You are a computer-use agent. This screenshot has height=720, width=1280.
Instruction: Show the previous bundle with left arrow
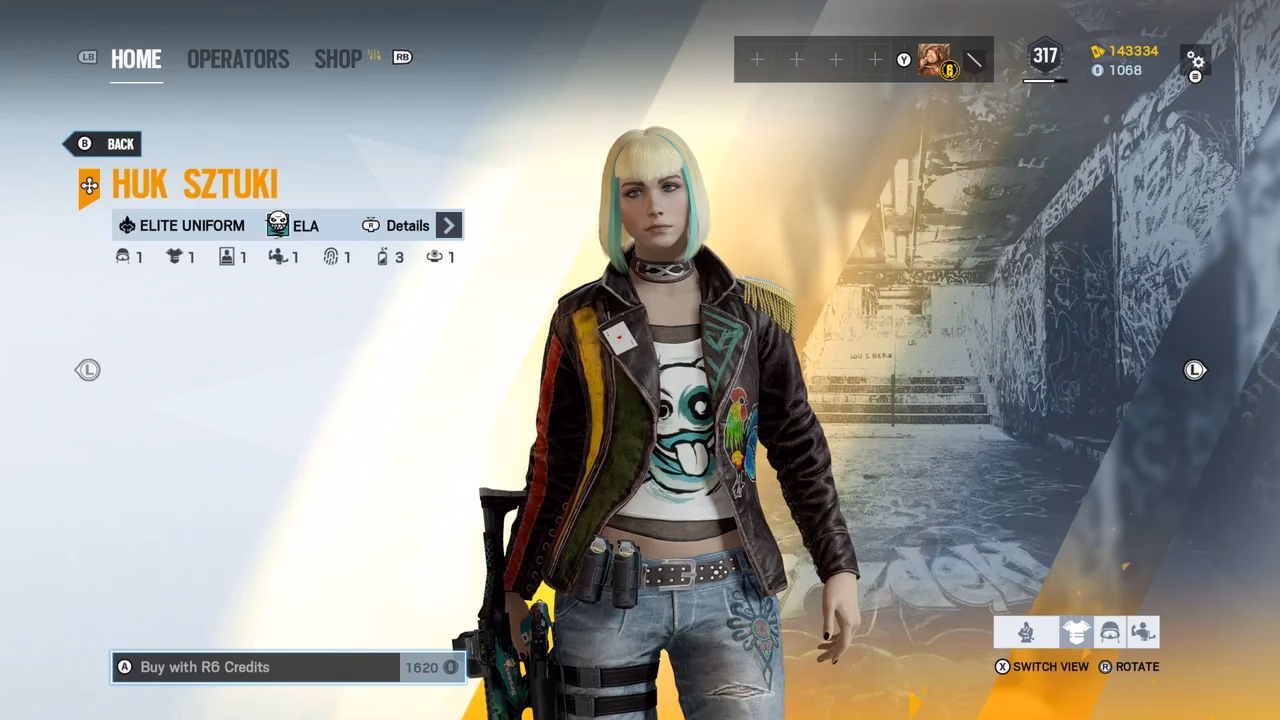tap(88, 370)
